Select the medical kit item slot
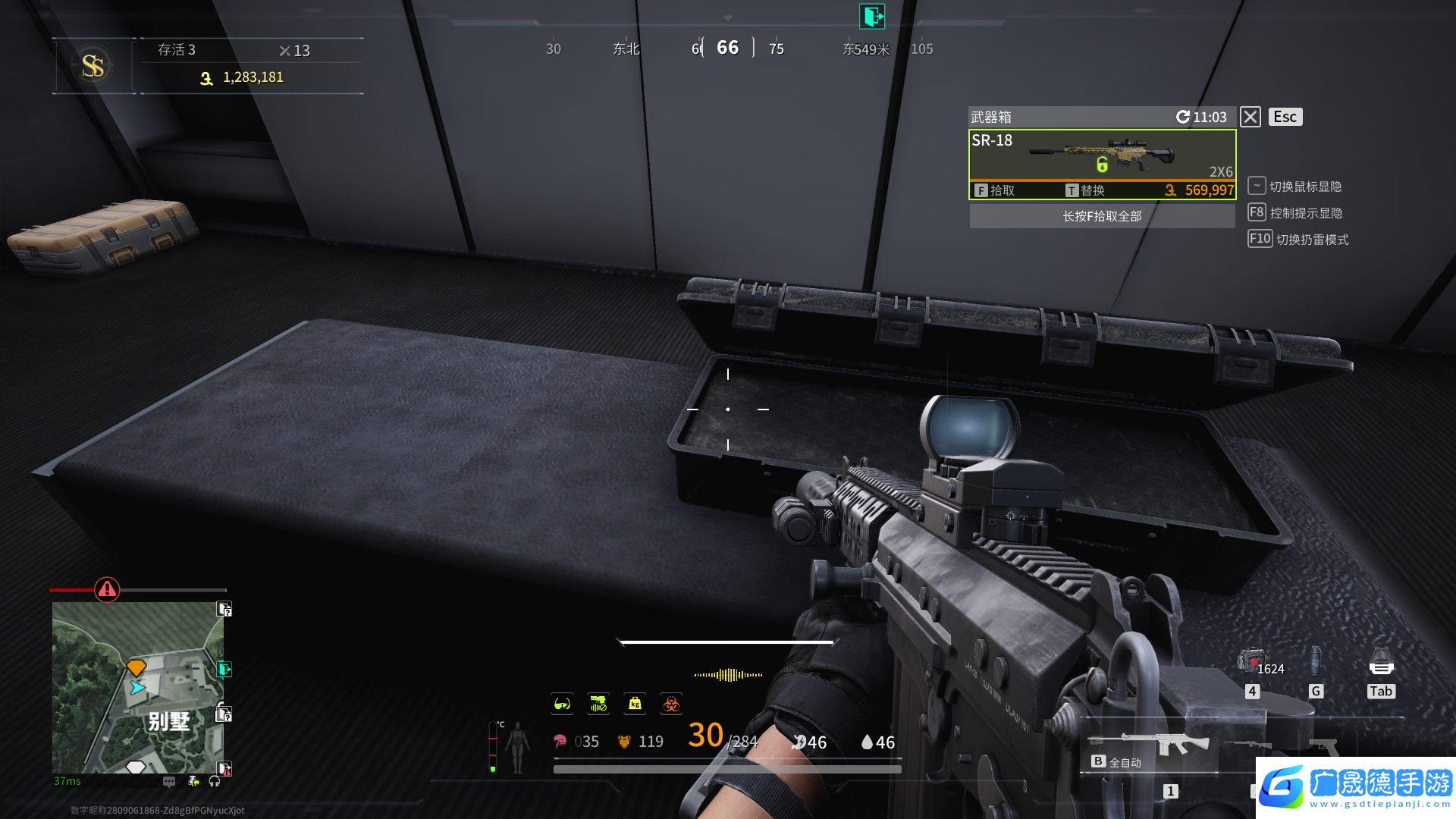This screenshot has height=819, width=1456. (x=1251, y=663)
